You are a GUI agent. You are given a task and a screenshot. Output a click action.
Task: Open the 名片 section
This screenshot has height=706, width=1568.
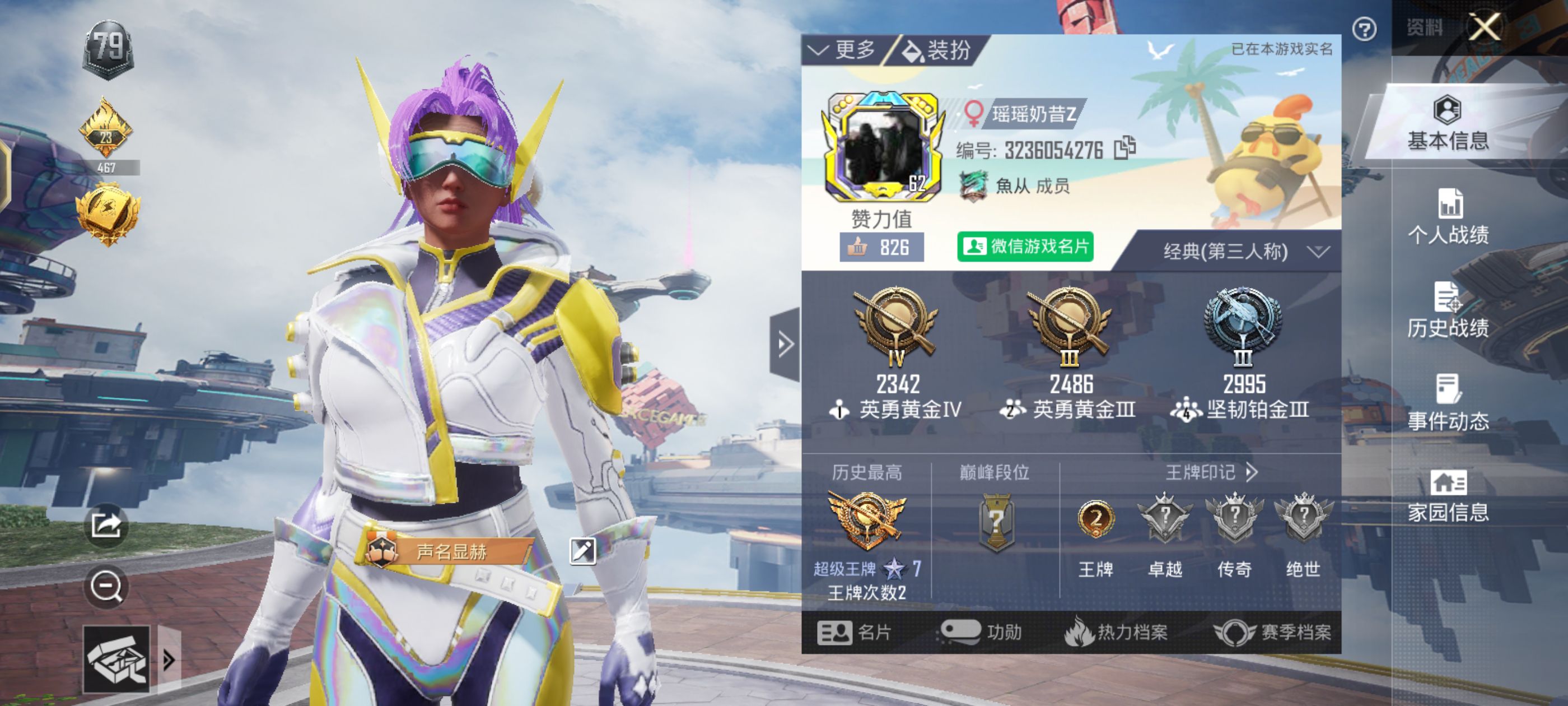pos(854,632)
